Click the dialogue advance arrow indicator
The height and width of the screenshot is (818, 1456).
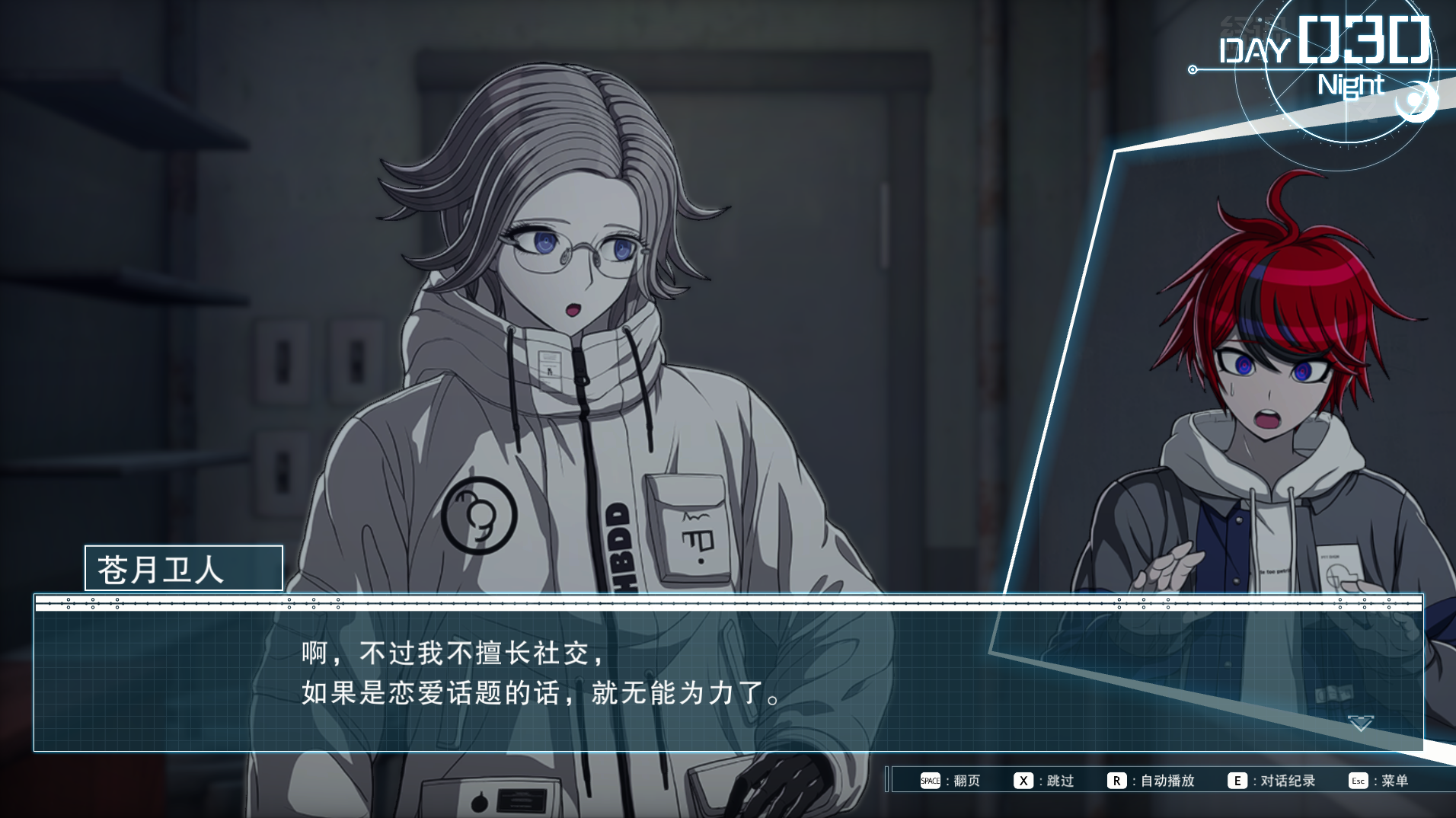point(1360,723)
